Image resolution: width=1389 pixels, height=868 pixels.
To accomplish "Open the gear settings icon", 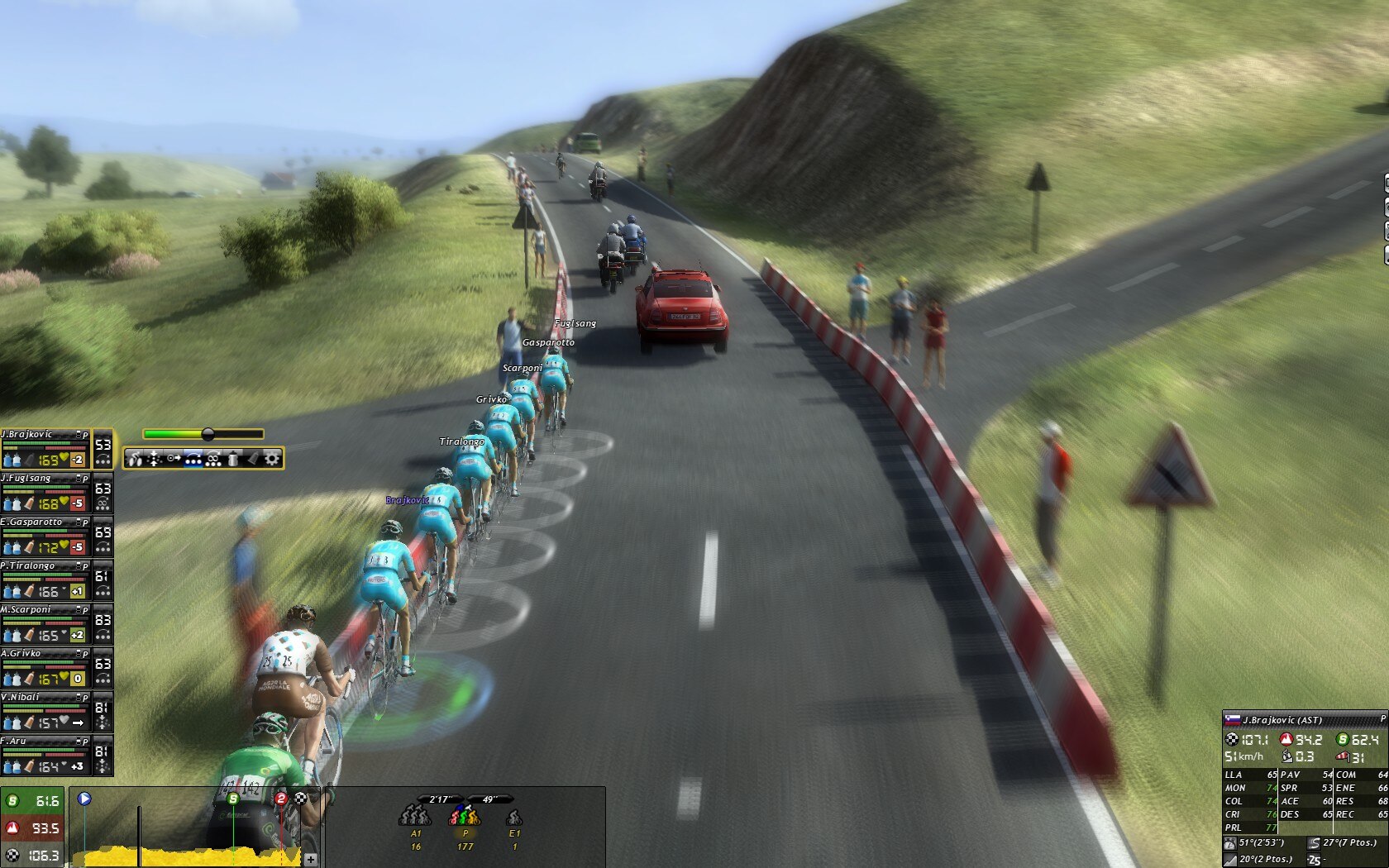I will (x=272, y=459).
